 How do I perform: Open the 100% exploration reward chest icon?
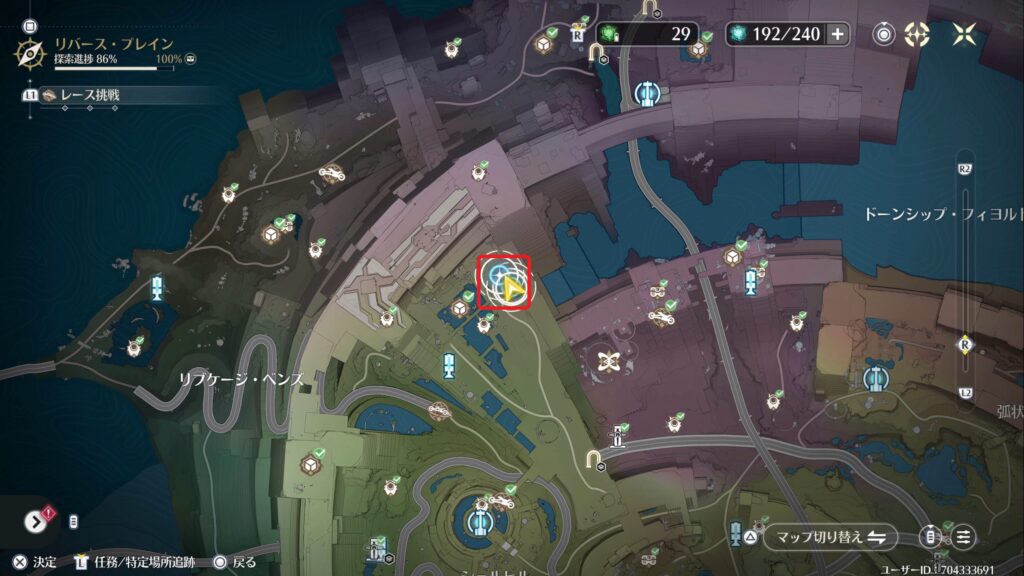191,60
